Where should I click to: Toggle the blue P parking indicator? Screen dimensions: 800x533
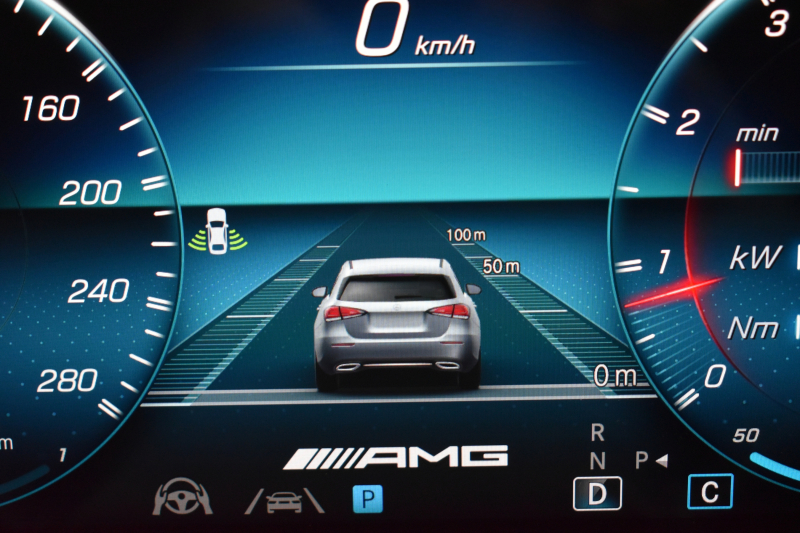tap(367, 498)
